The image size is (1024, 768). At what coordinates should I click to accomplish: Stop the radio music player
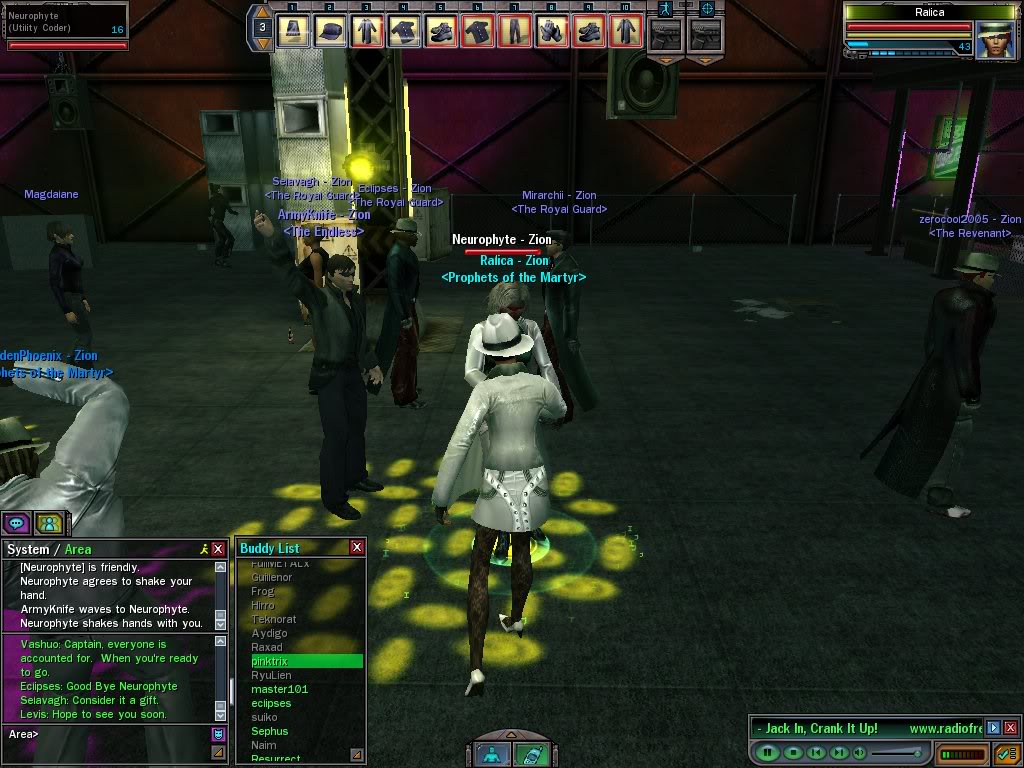(x=792, y=752)
